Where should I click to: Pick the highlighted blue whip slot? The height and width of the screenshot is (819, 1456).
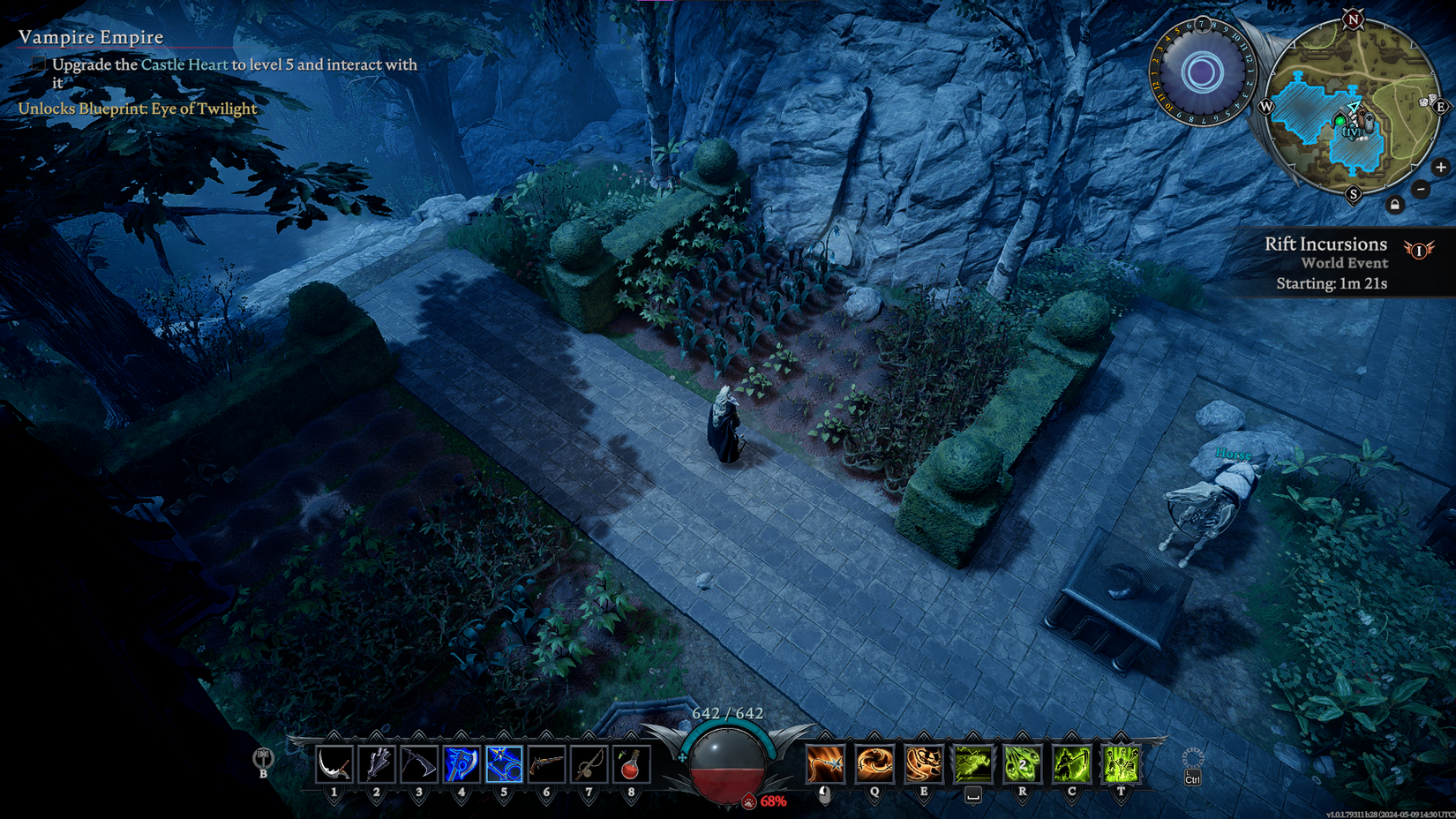coord(504,764)
